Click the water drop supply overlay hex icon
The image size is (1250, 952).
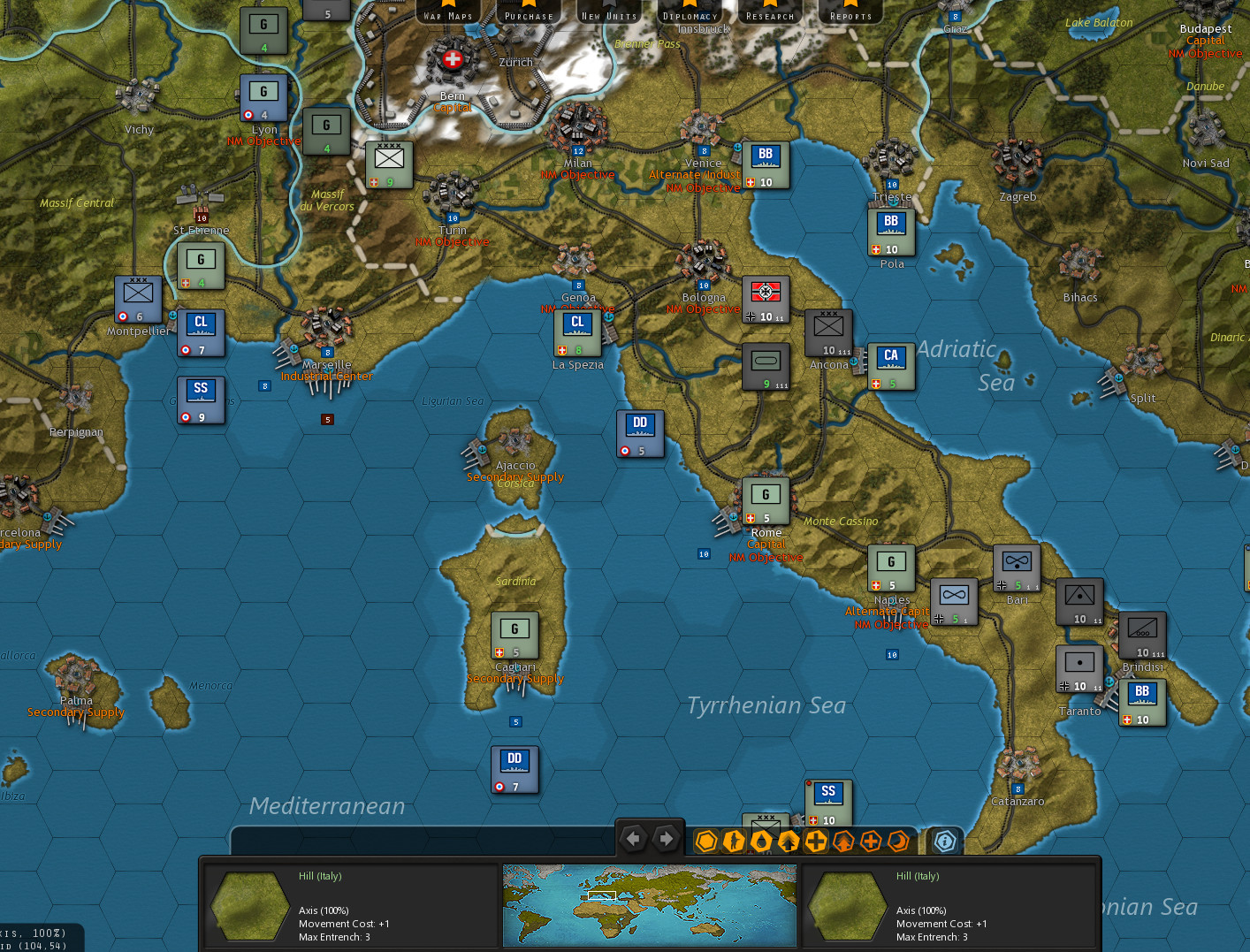tap(761, 841)
